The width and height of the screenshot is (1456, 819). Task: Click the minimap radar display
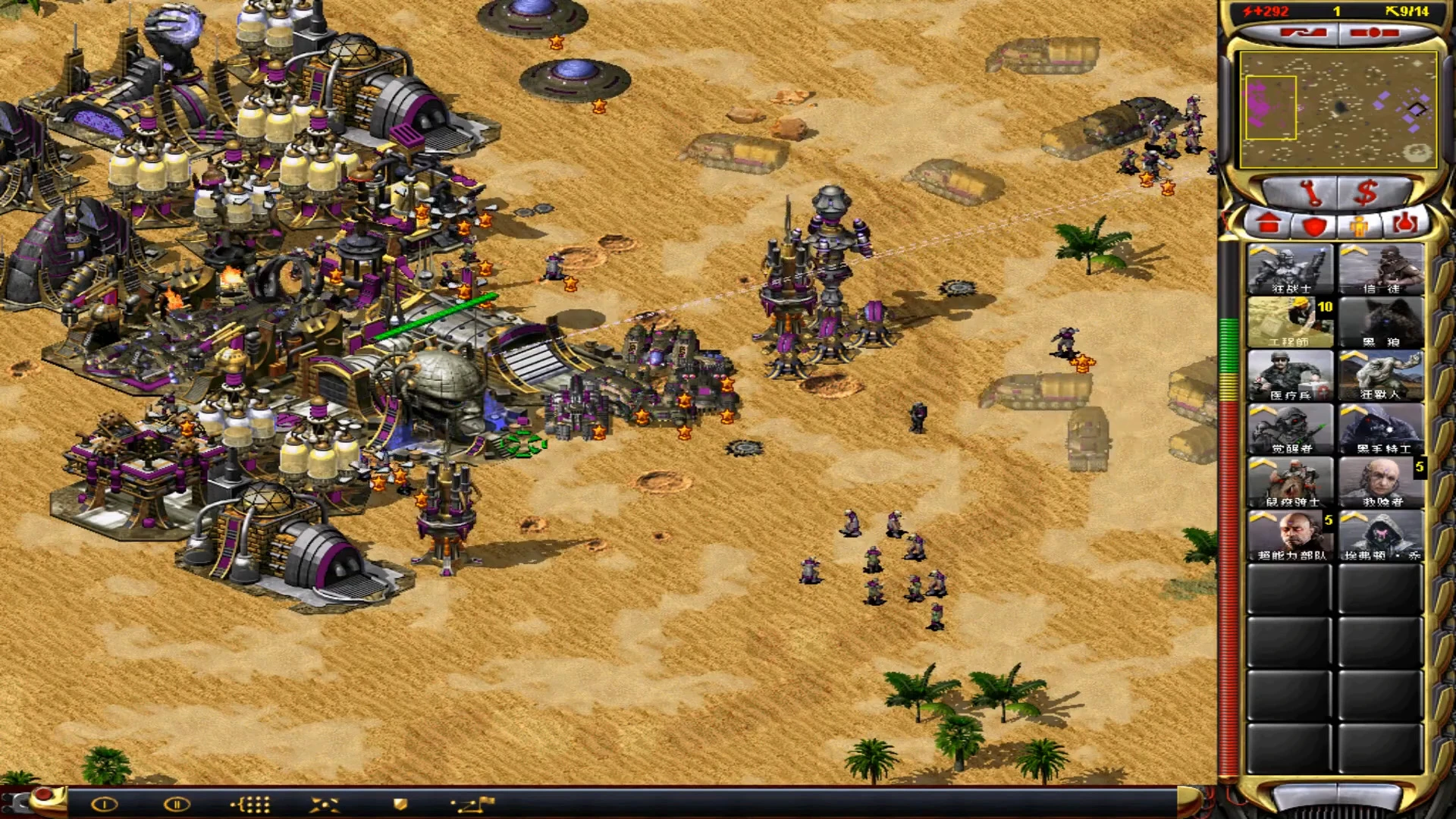1338,109
